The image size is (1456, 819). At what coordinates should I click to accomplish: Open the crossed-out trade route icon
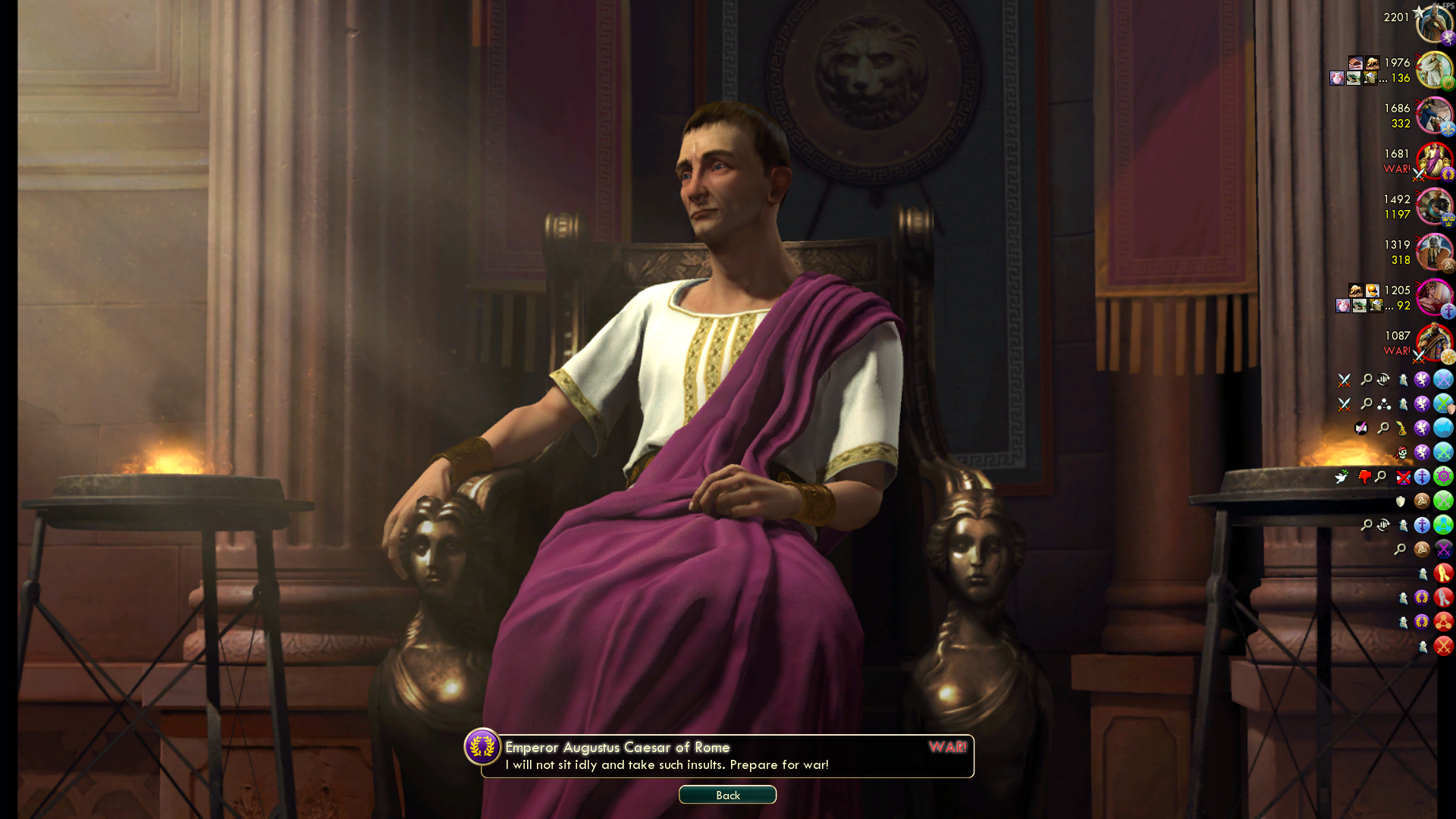click(x=1403, y=477)
